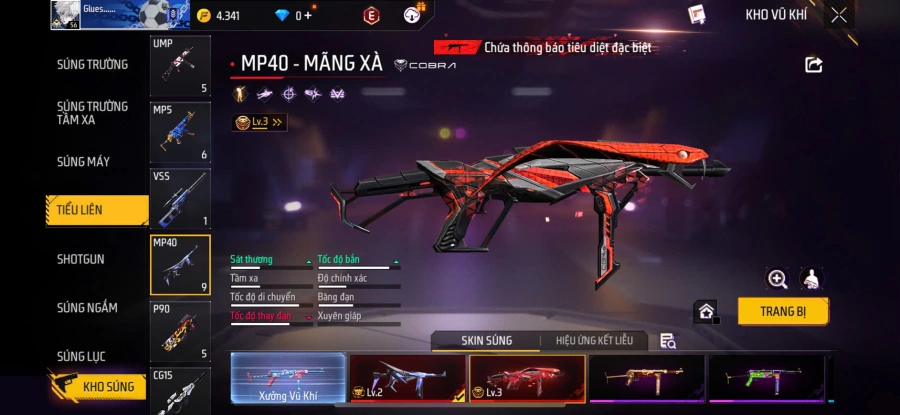Pick the MP5 weapon thumbnail
The image size is (900, 415).
(x=180, y=132)
